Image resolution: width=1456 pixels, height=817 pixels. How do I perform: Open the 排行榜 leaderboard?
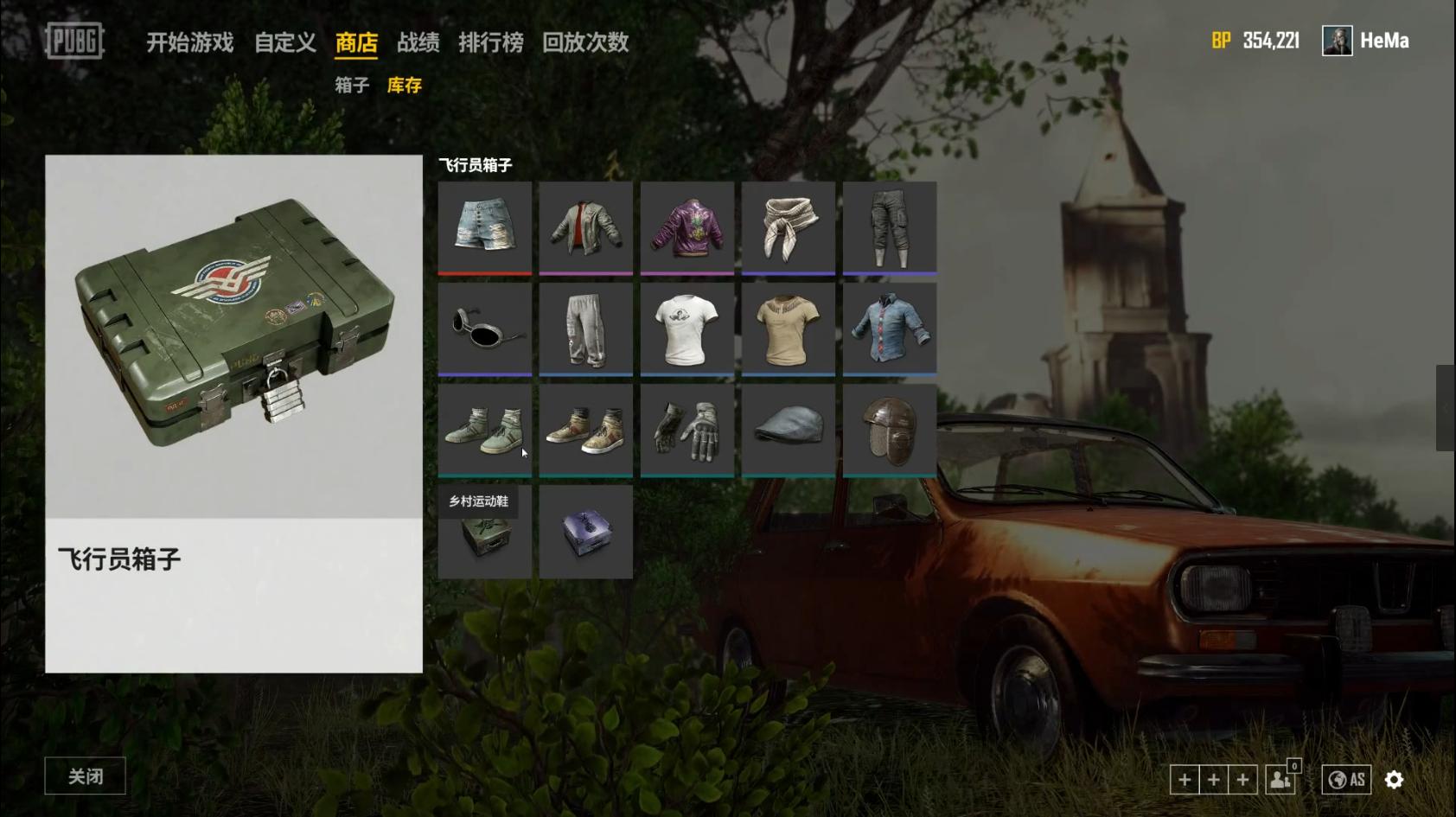coord(490,42)
